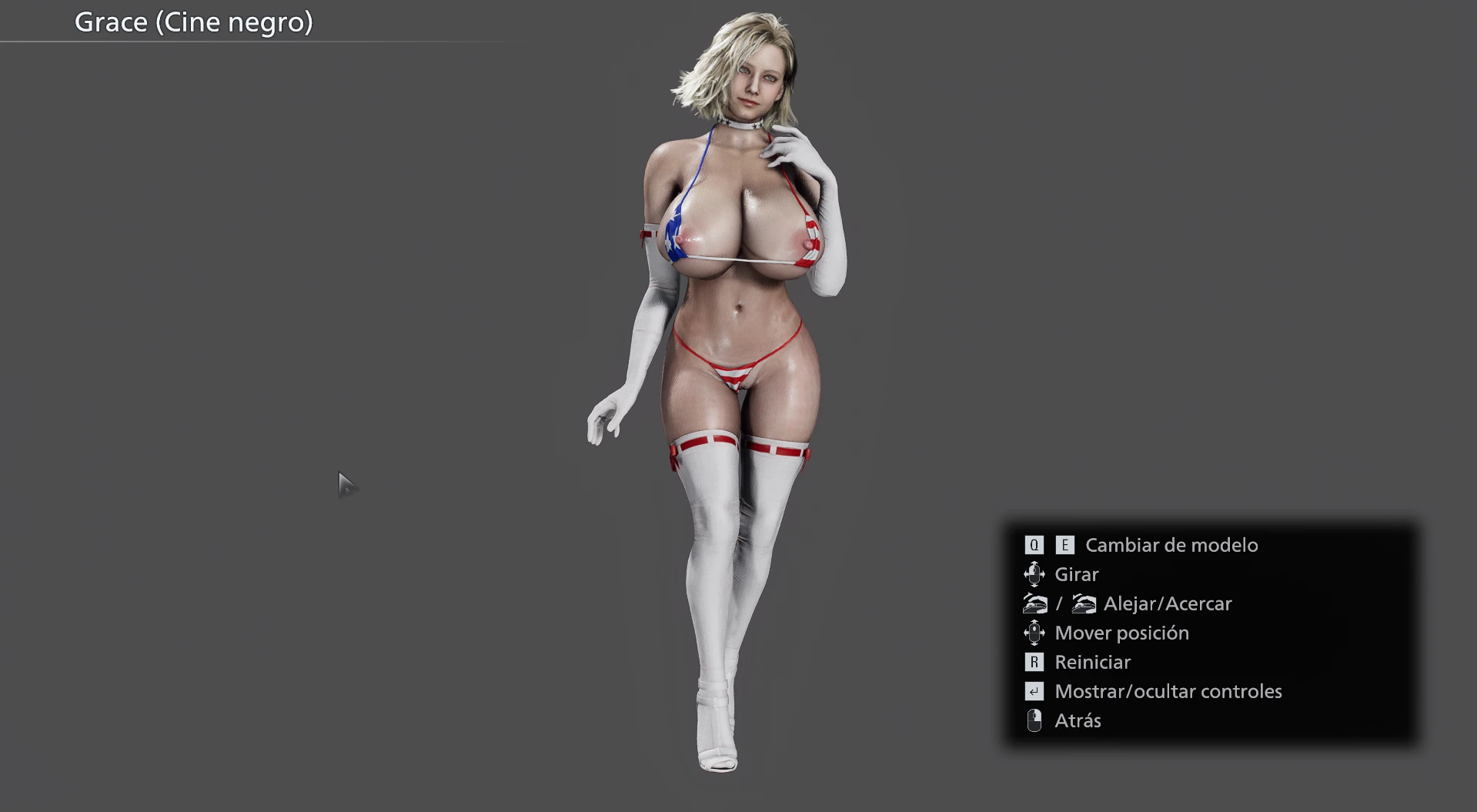
Task: Select the mouse icon next to Mover posición
Action: [x=1035, y=633]
